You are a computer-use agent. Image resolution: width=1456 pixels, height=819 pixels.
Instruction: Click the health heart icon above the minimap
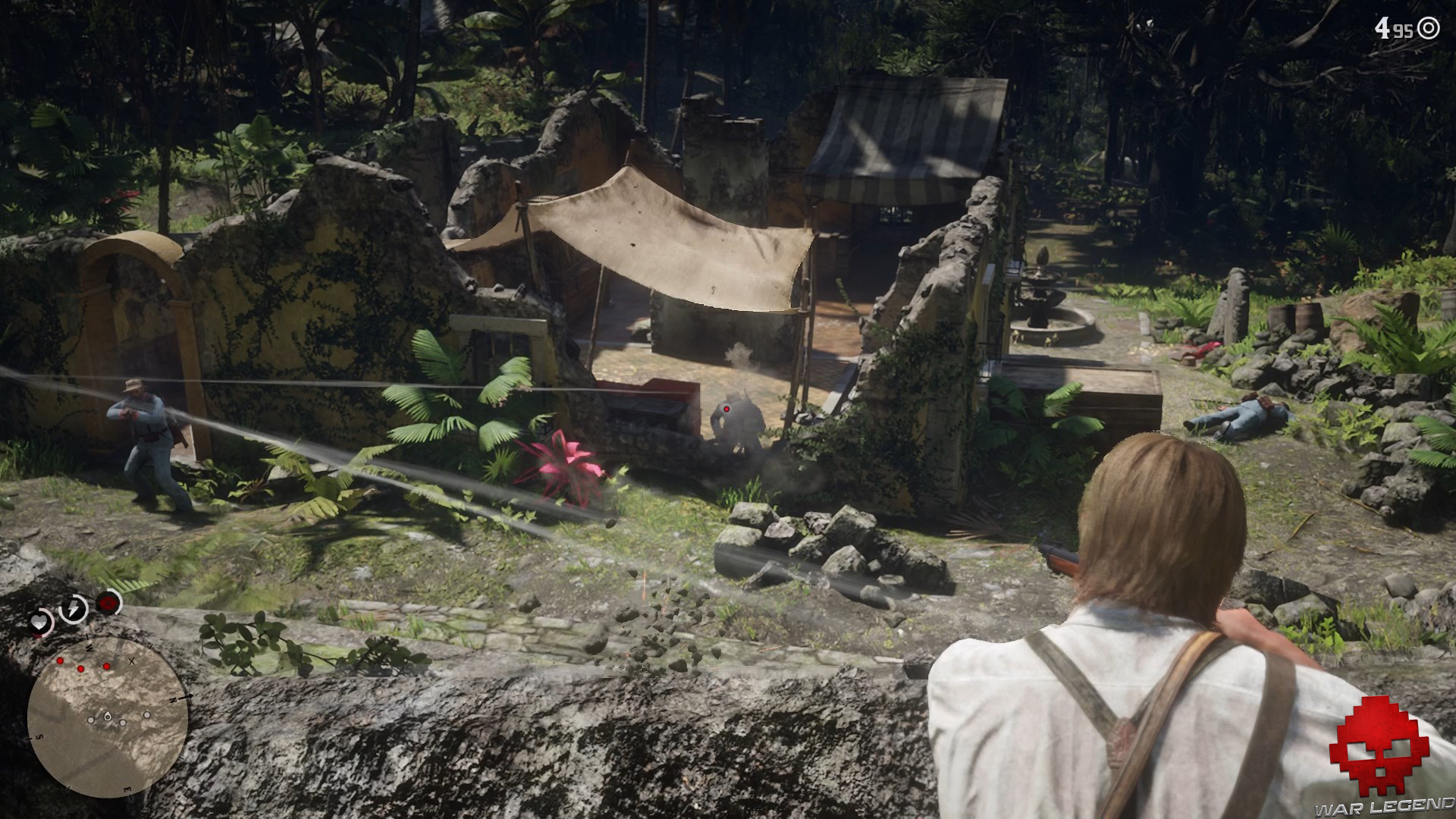point(39,622)
